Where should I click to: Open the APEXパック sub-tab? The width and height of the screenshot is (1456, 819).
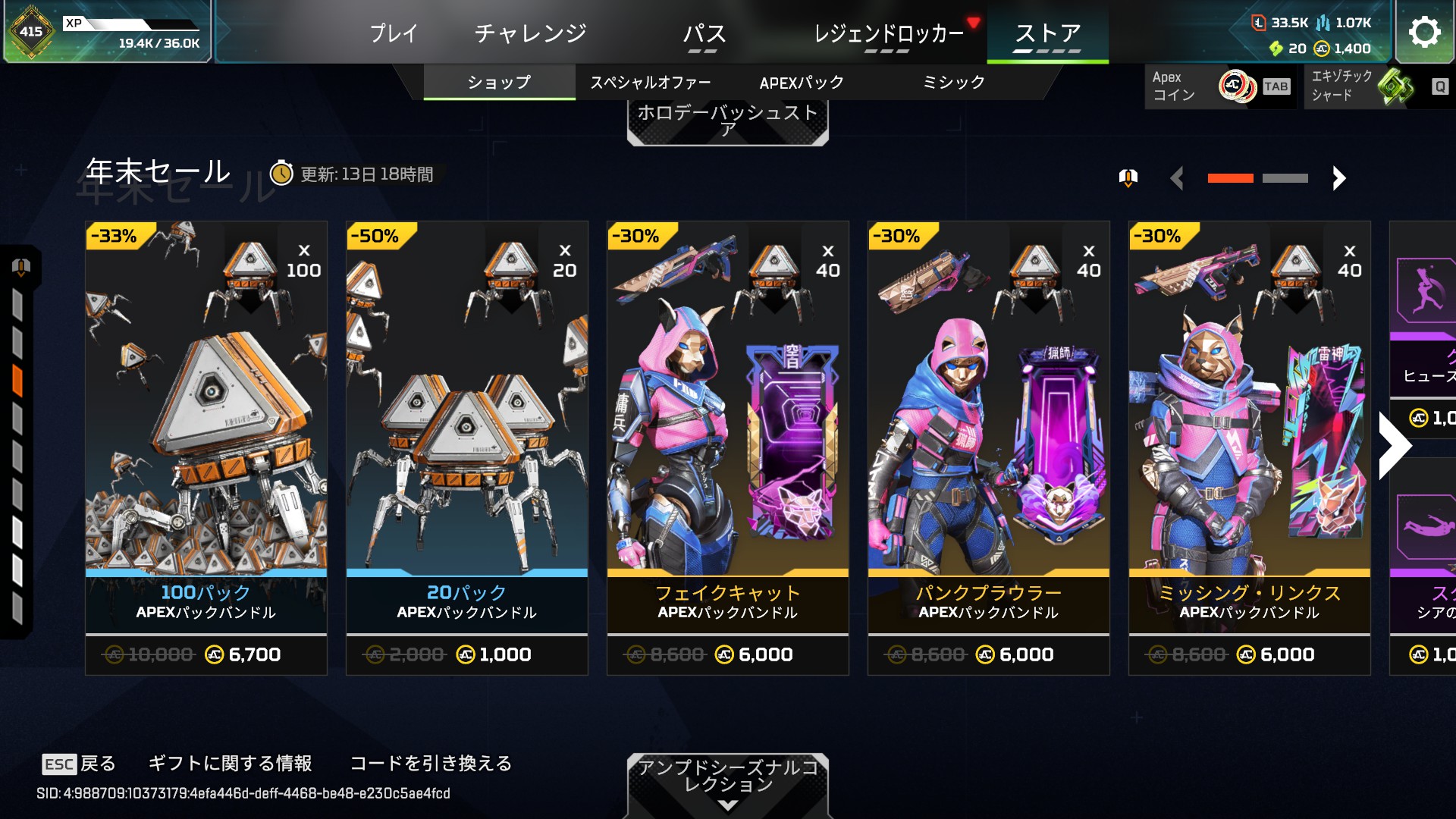[802, 83]
